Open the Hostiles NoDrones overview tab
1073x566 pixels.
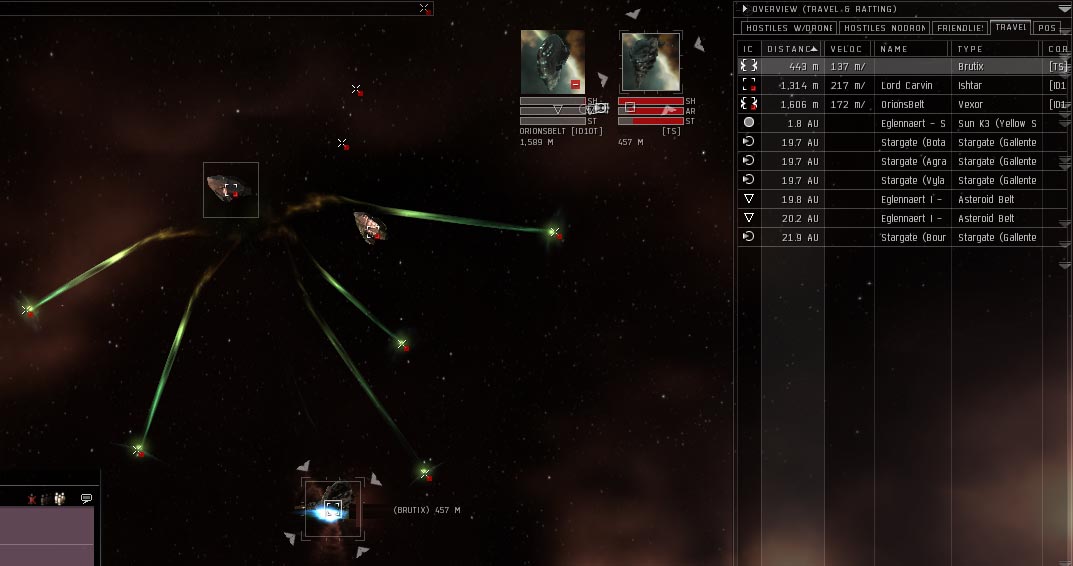click(884, 28)
